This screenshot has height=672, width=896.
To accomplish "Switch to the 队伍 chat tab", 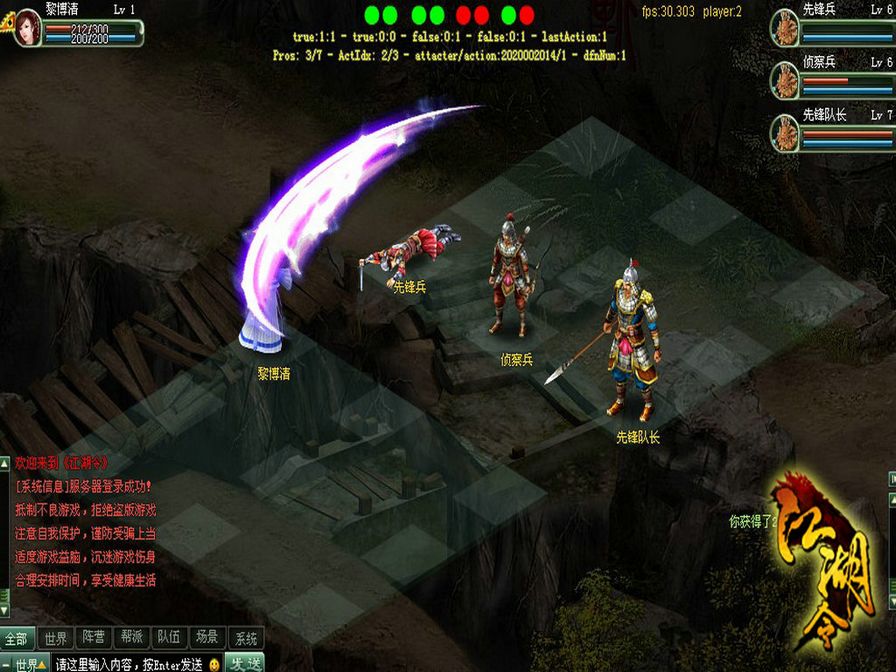I will pos(169,638).
